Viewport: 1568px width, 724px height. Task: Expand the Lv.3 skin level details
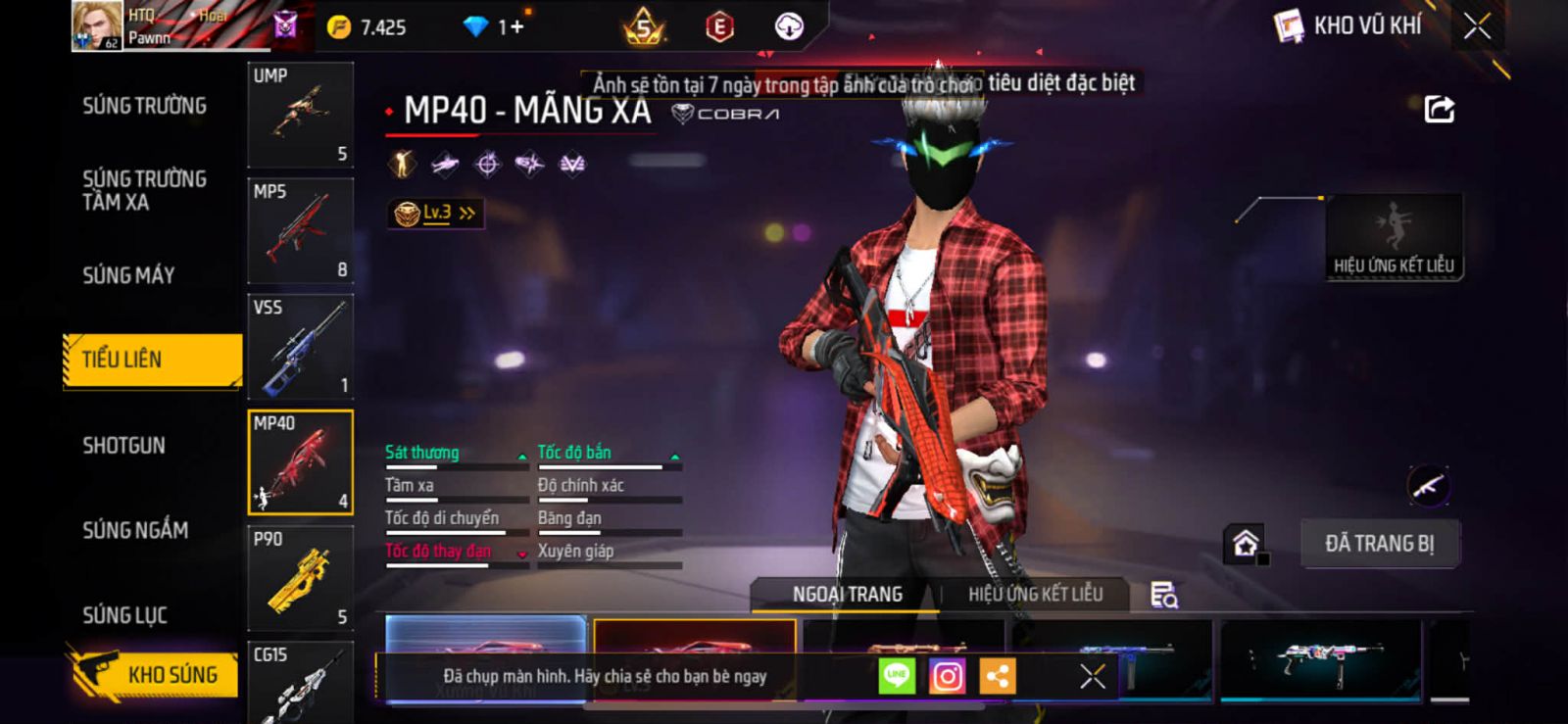click(x=436, y=213)
